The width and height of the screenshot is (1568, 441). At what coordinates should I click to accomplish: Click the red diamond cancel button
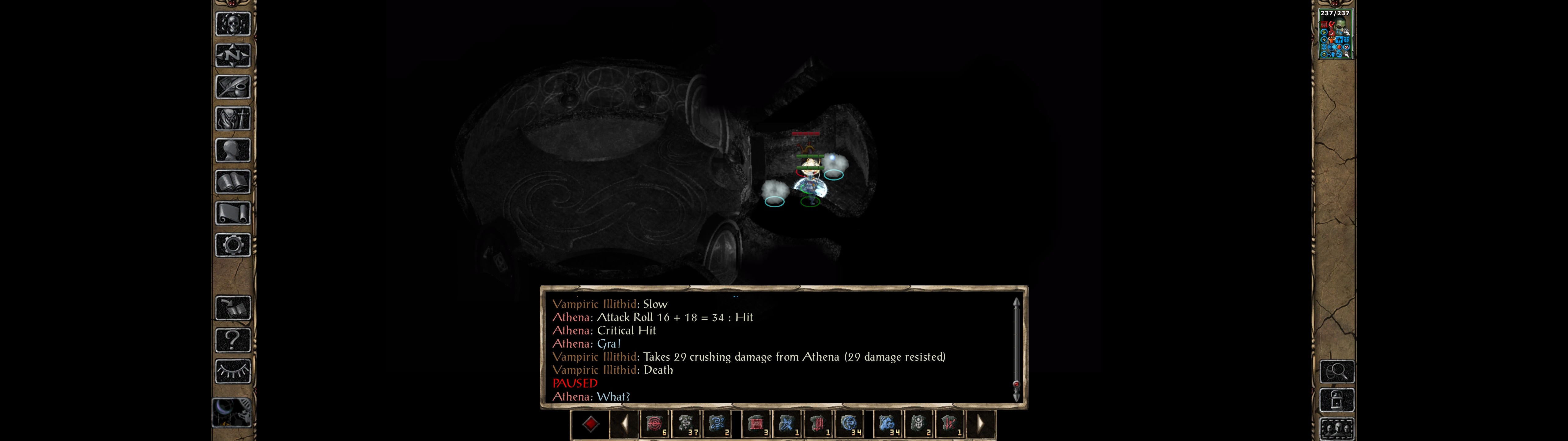click(590, 424)
